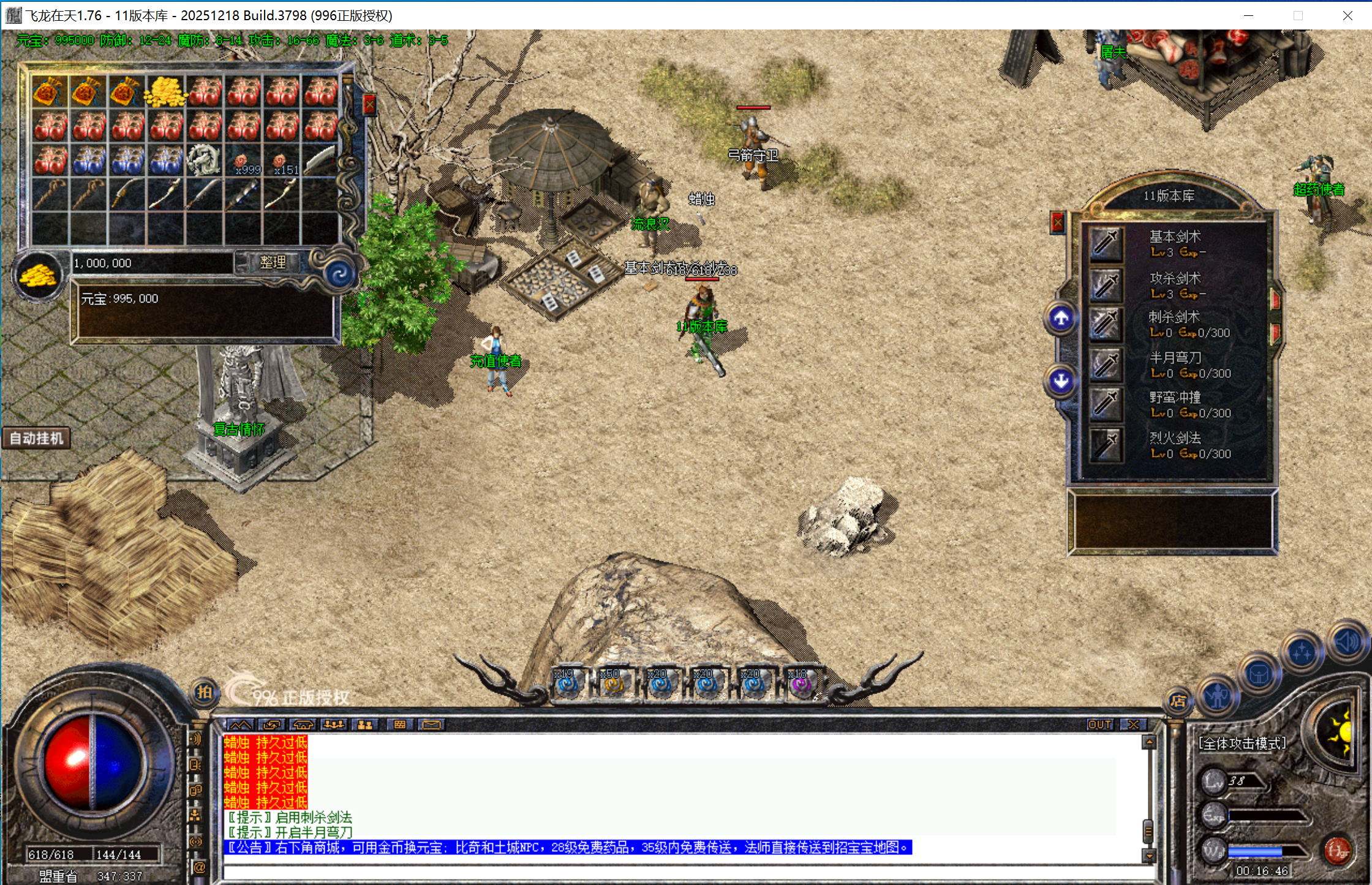Toggle the sound speaker icon

[1347, 642]
